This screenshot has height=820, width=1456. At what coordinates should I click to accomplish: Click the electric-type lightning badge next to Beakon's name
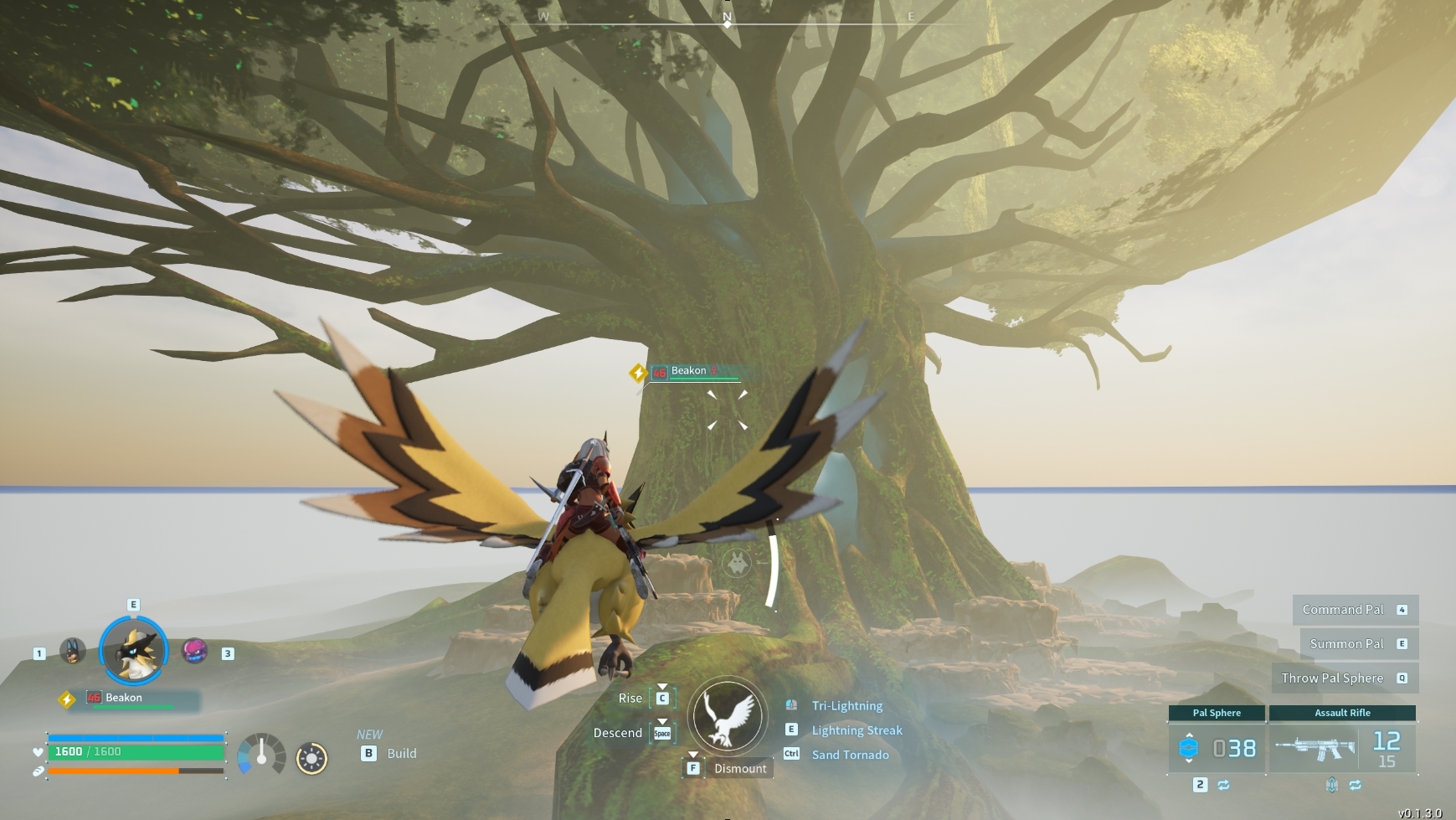coord(65,697)
